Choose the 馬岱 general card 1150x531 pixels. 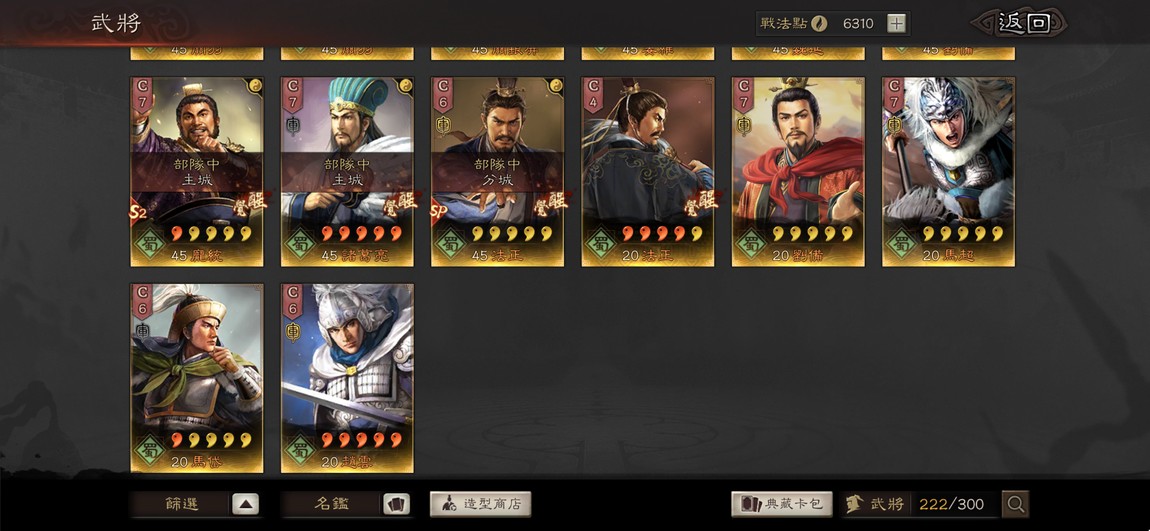tap(197, 377)
